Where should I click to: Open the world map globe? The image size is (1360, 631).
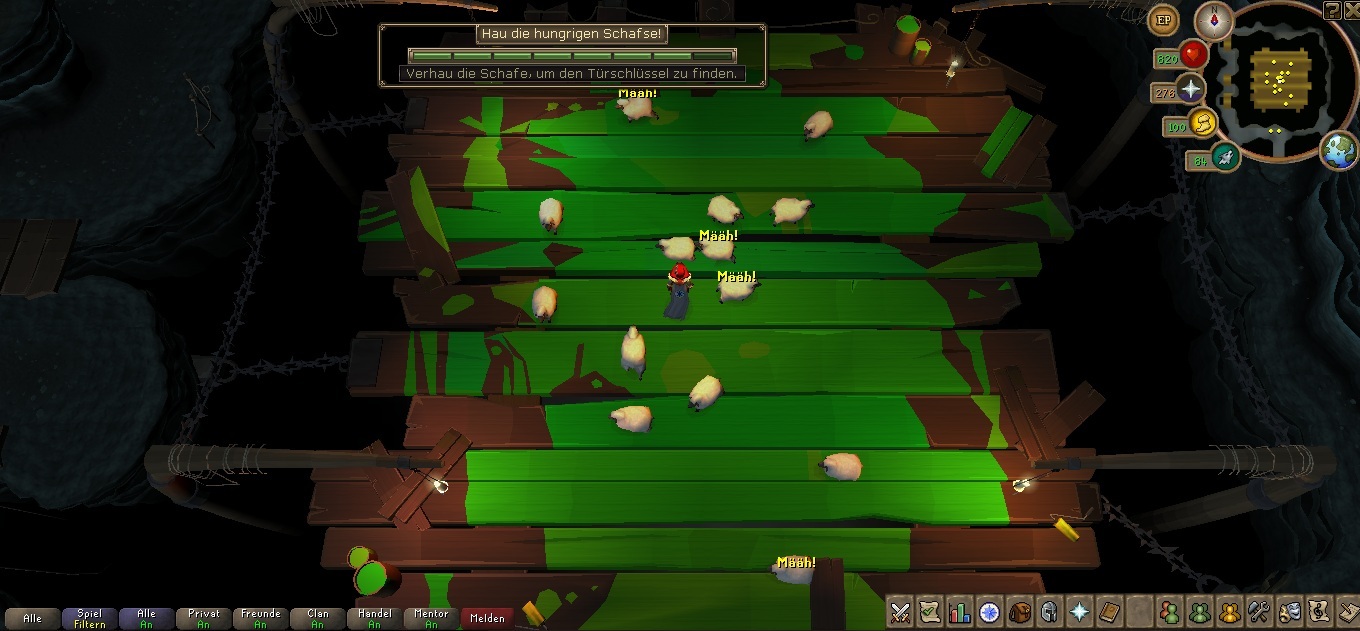click(1339, 151)
